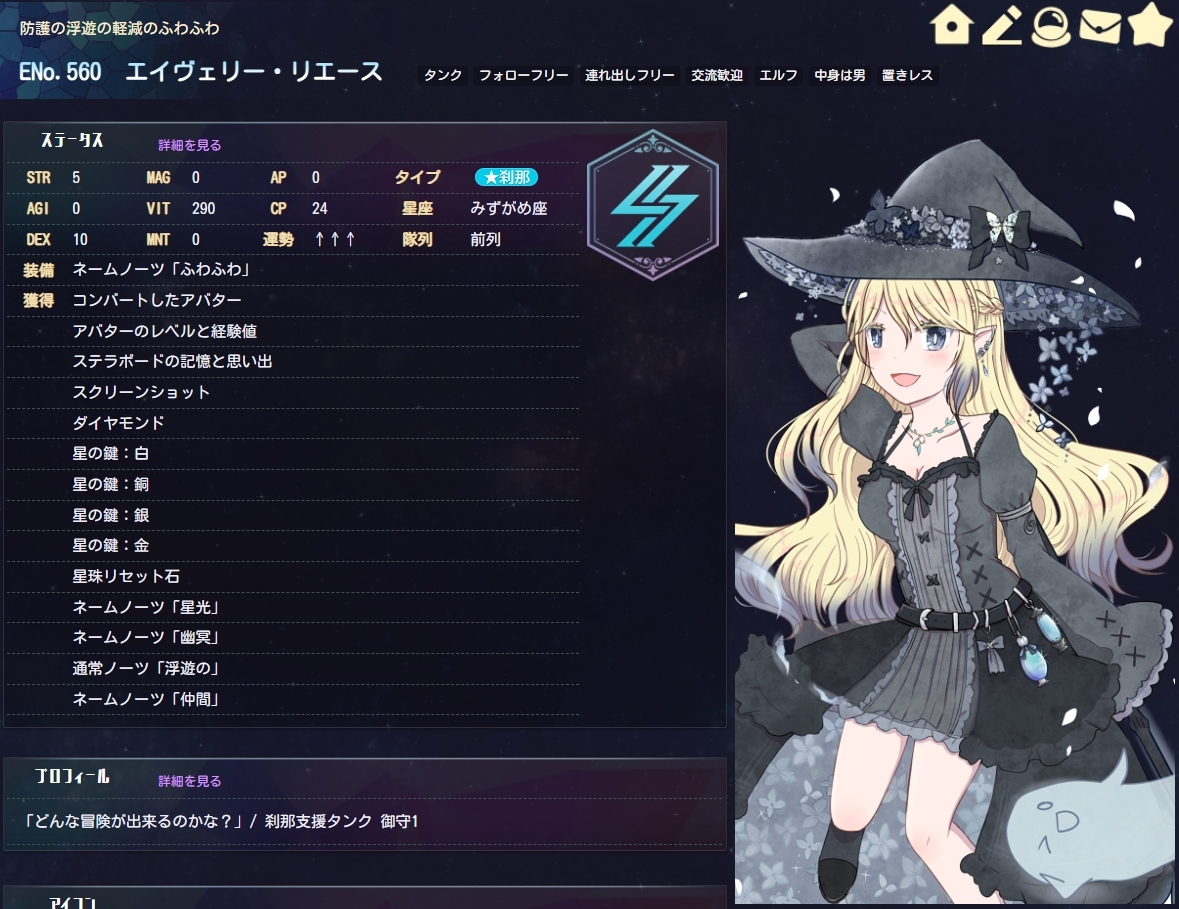Click the フォローフリー tag
The image size is (1179, 909).
[523, 75]
